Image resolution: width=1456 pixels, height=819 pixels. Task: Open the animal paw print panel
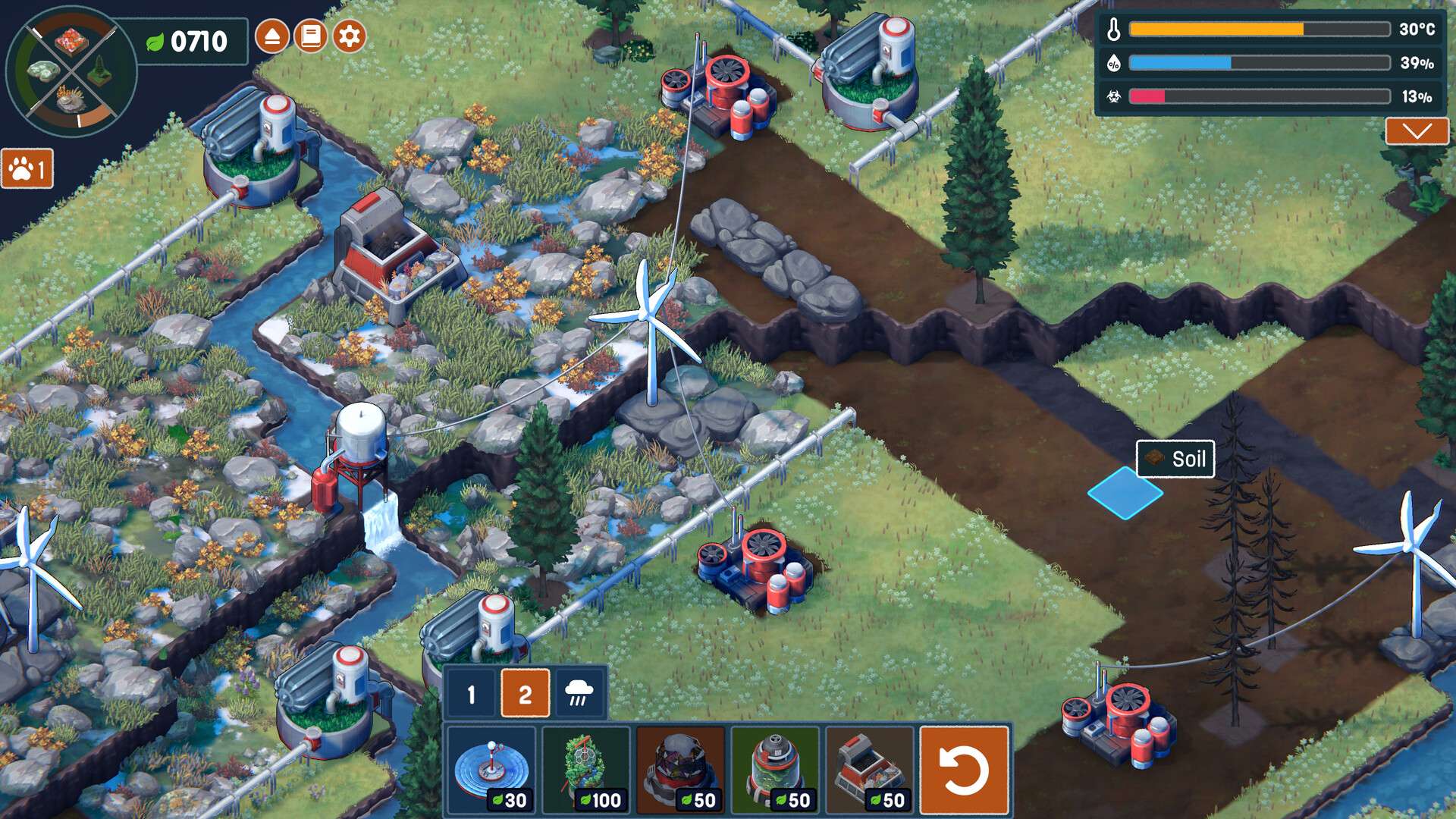[27, 168]
